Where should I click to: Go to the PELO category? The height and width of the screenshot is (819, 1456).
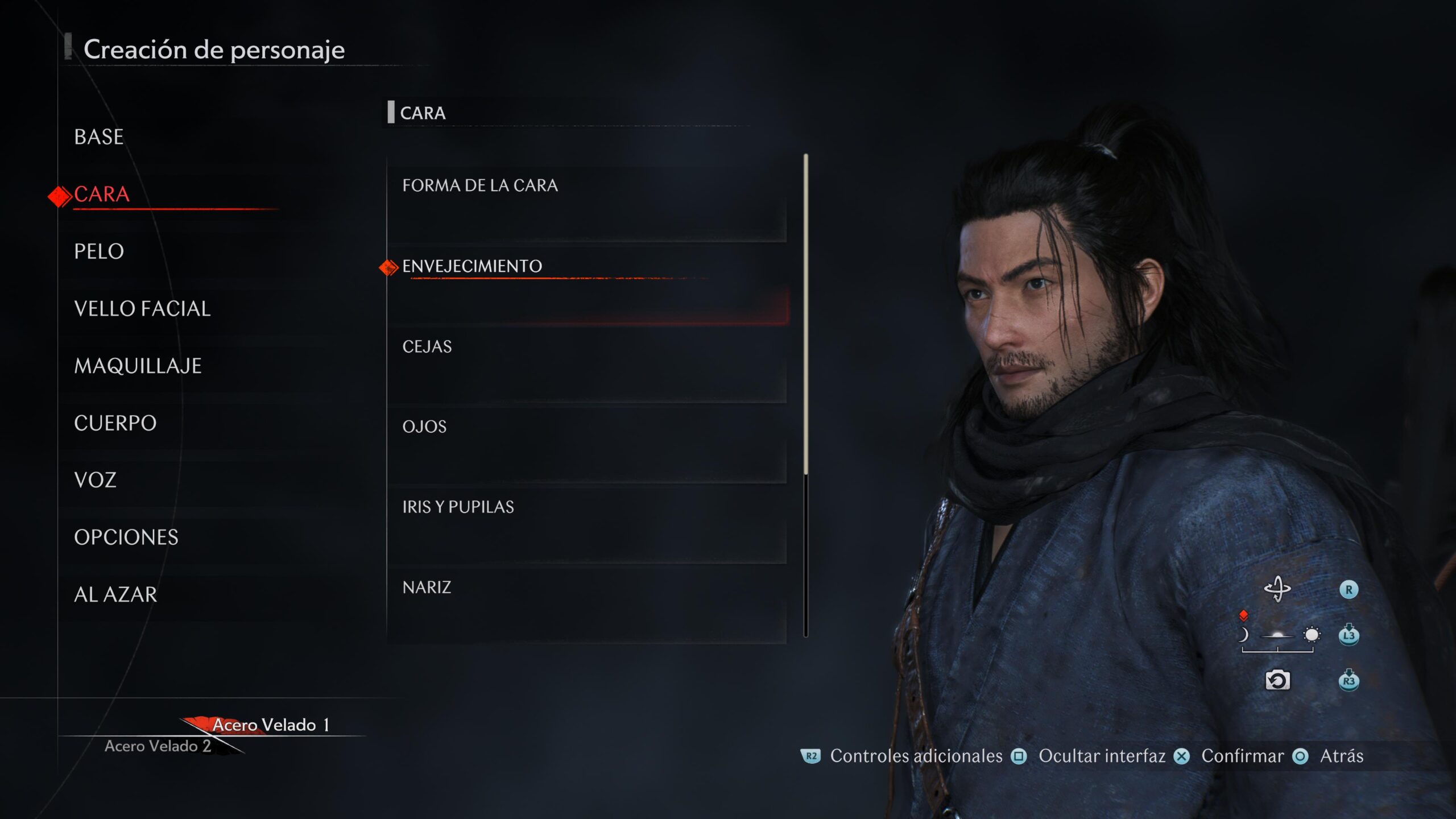99,251
